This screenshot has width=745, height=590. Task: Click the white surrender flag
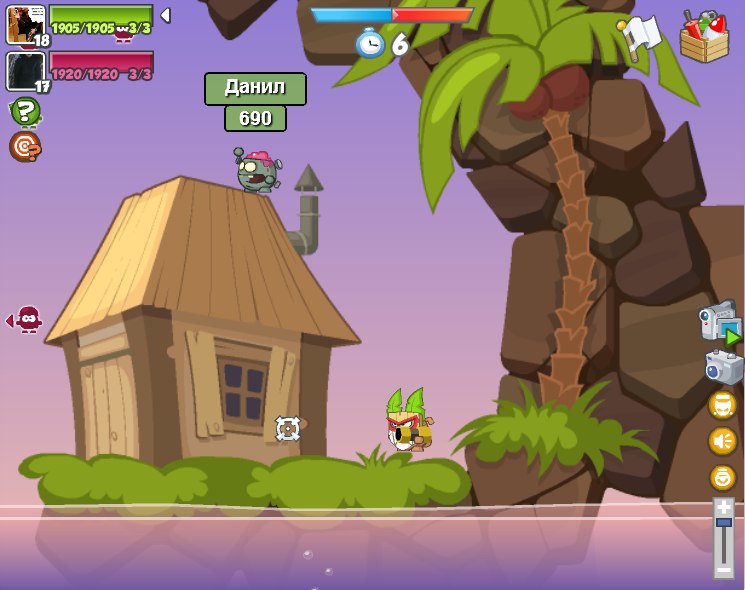639,37
